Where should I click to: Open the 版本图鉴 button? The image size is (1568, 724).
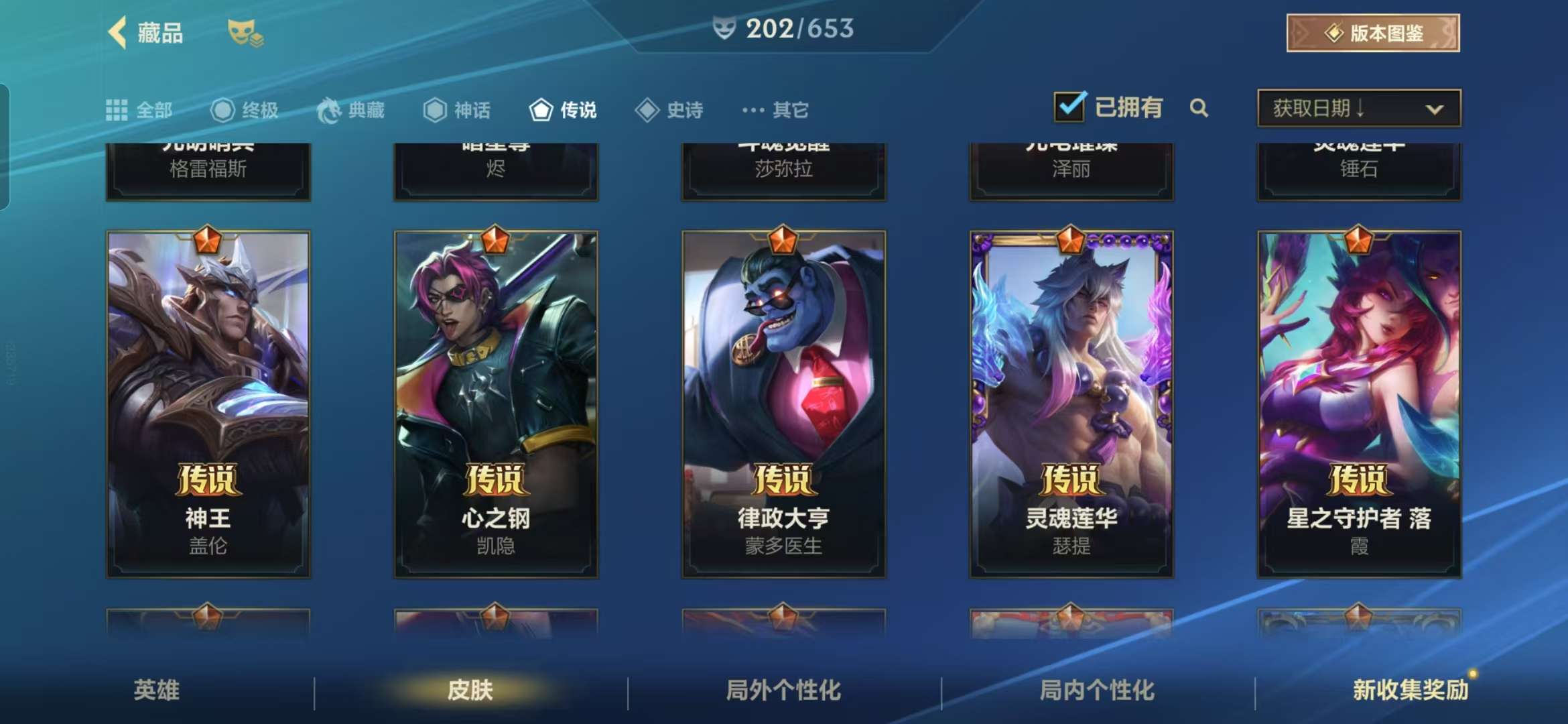coord(1372,33)
